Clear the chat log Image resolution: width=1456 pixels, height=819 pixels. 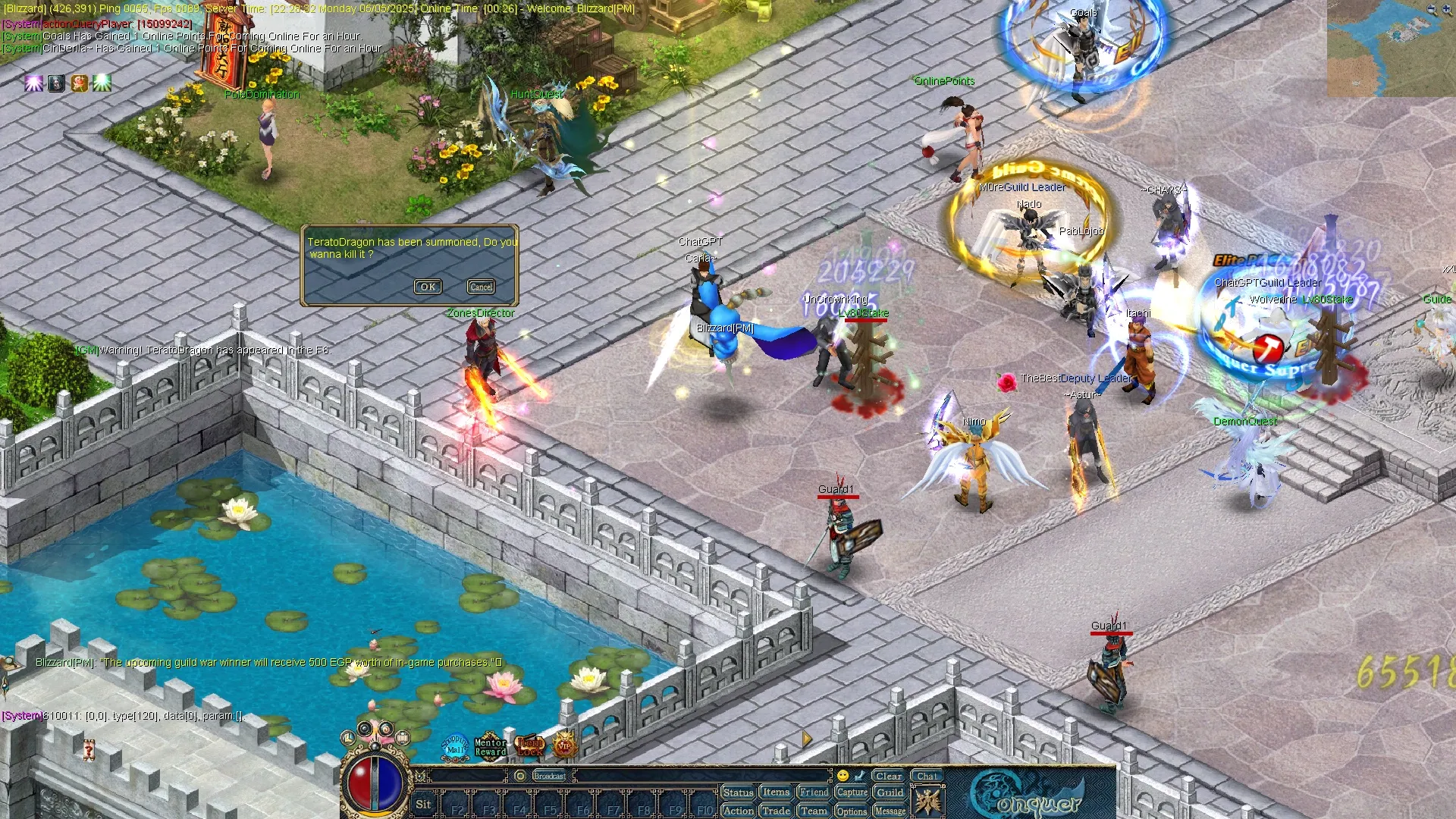(x=888, y=776)
